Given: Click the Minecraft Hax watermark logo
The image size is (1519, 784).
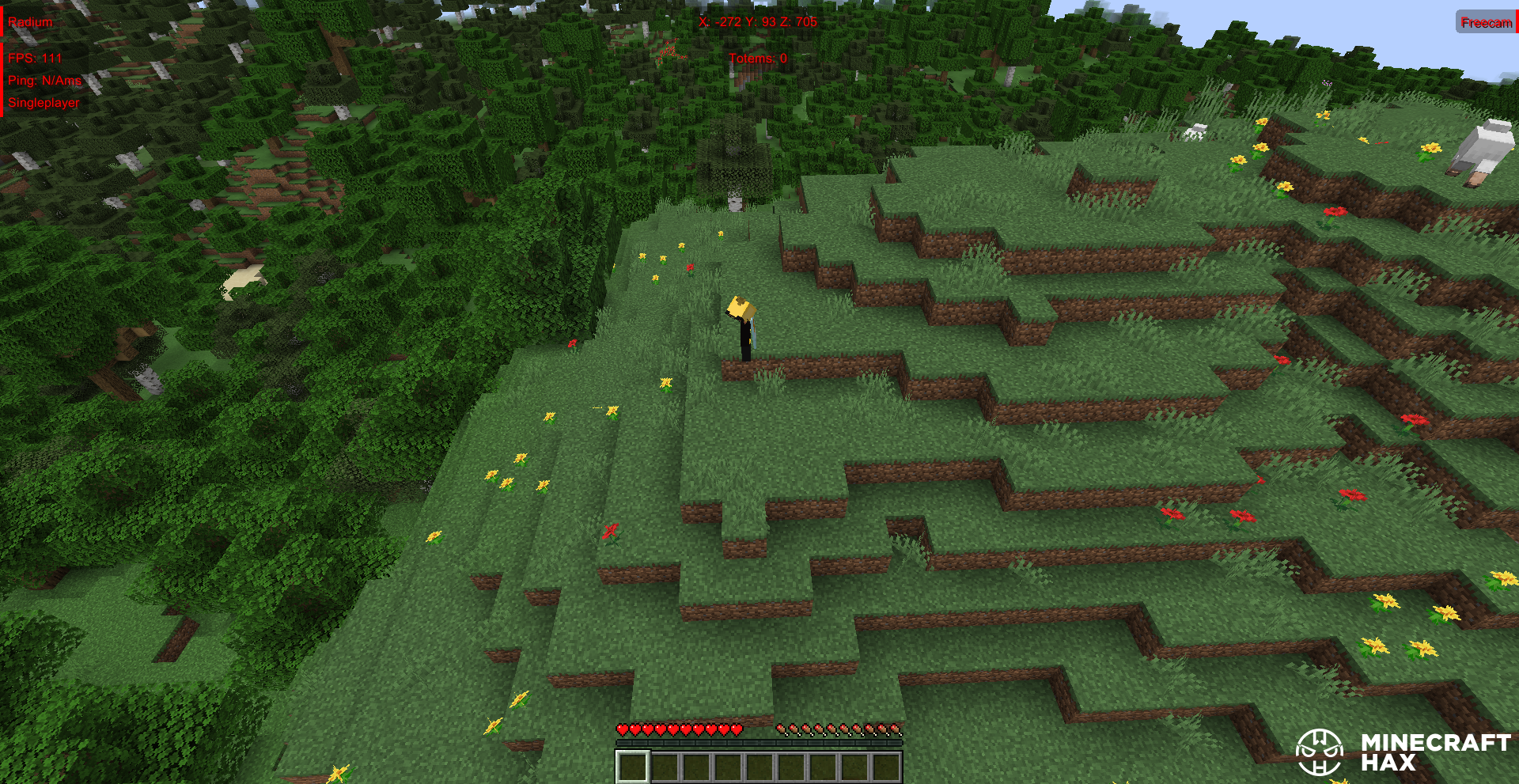Looking at the screenshot, I should point(1403,752).
